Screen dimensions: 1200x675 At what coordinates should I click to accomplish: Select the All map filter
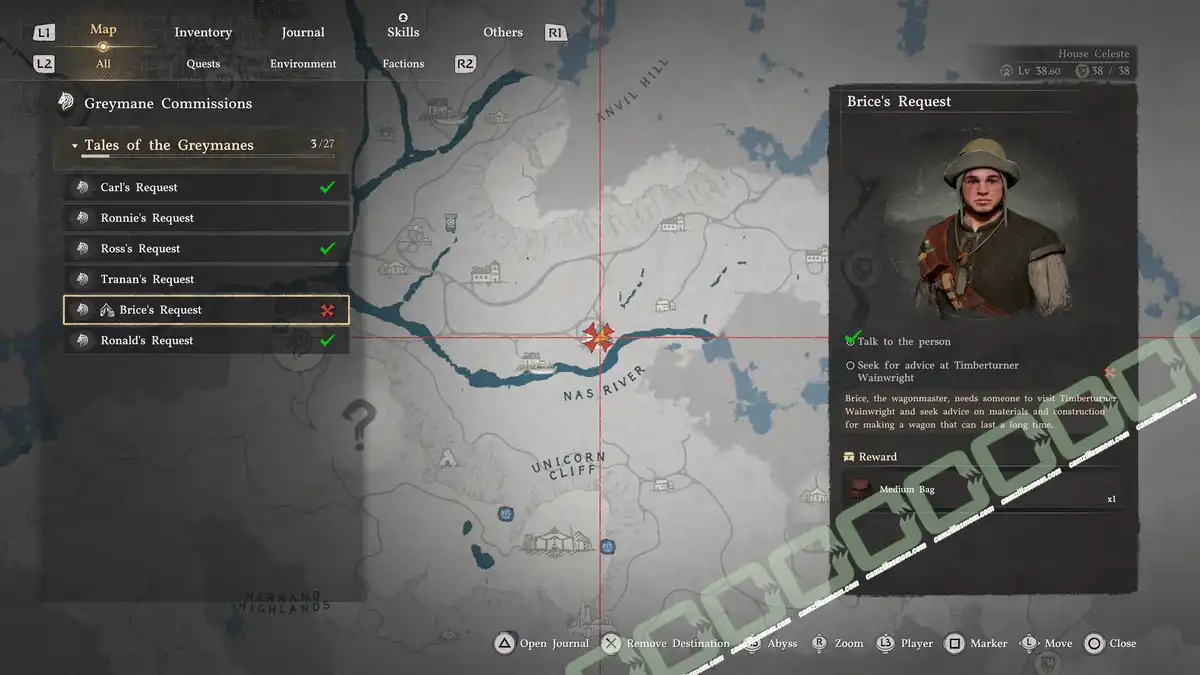[103, 64]
